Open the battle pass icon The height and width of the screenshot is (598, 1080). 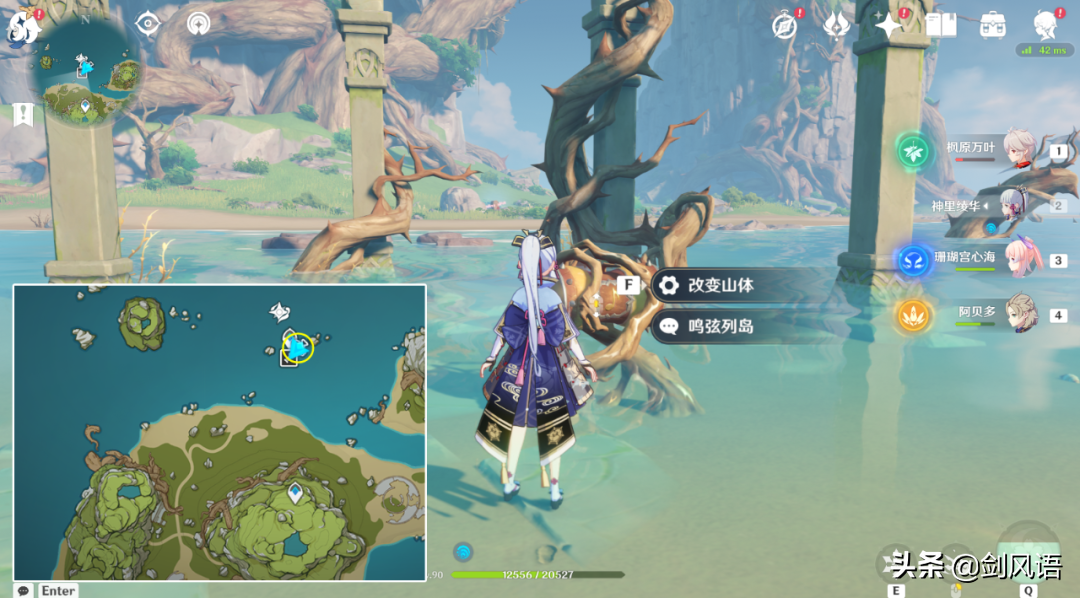click(x=836, y=26)
